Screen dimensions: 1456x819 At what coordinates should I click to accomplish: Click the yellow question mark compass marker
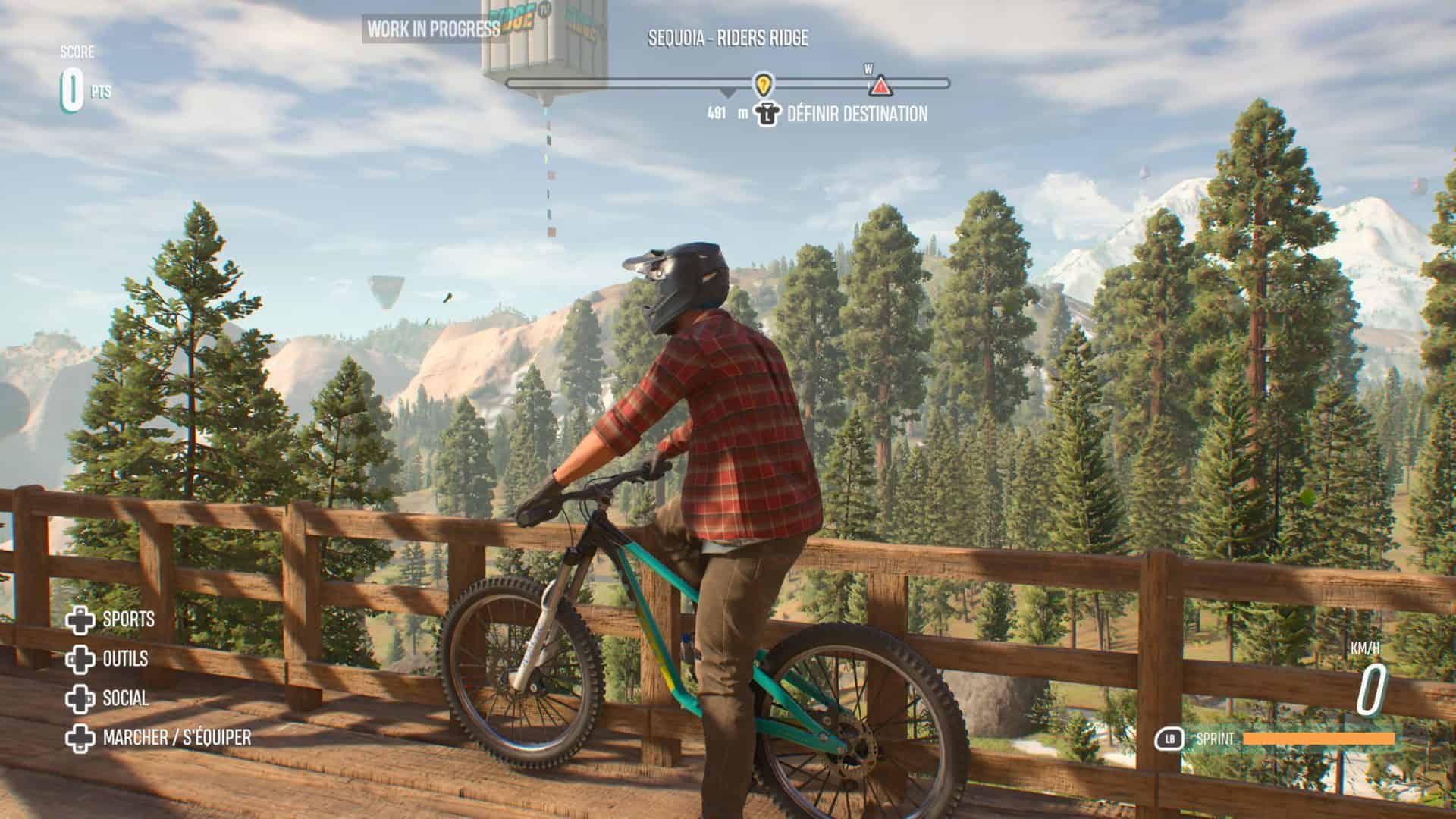[x=763, y=83]
